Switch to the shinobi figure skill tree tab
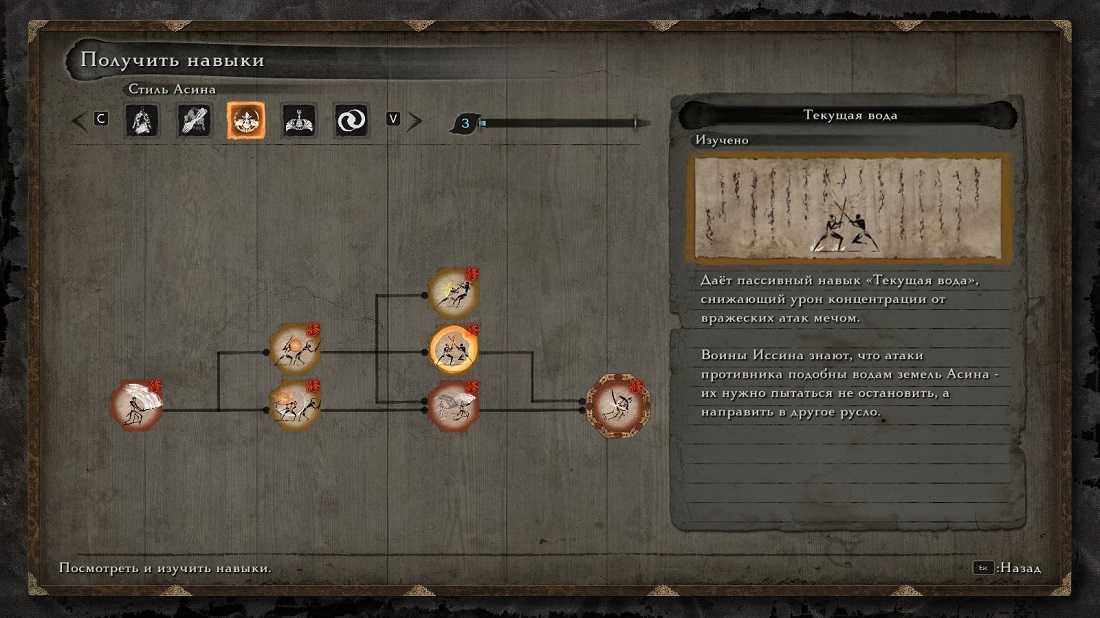Image resolution: width=1100 pixels, height=618 pixels. (x=141, y=121)
